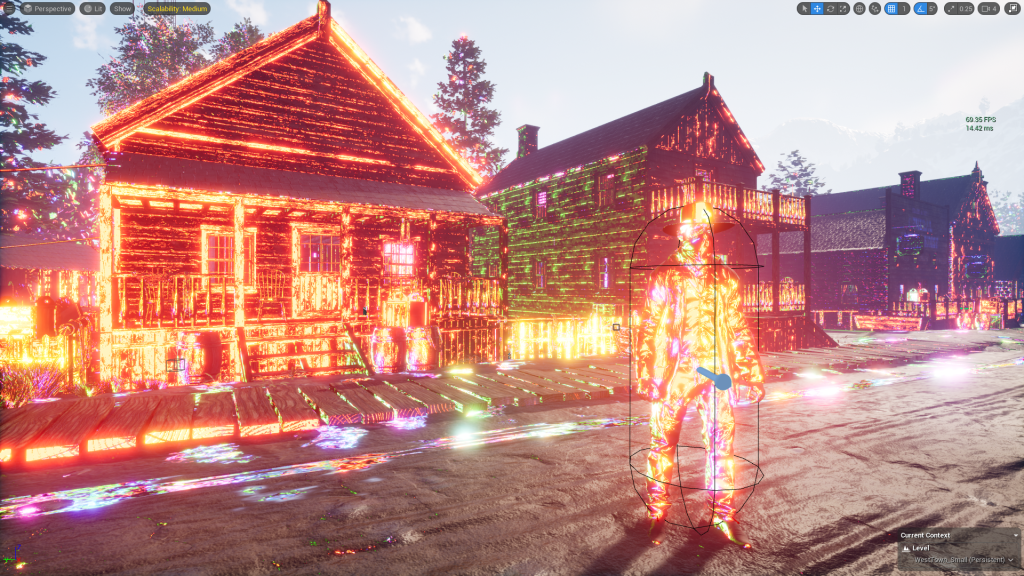Click the Scalability: Medium warning button

click(177, 8)
